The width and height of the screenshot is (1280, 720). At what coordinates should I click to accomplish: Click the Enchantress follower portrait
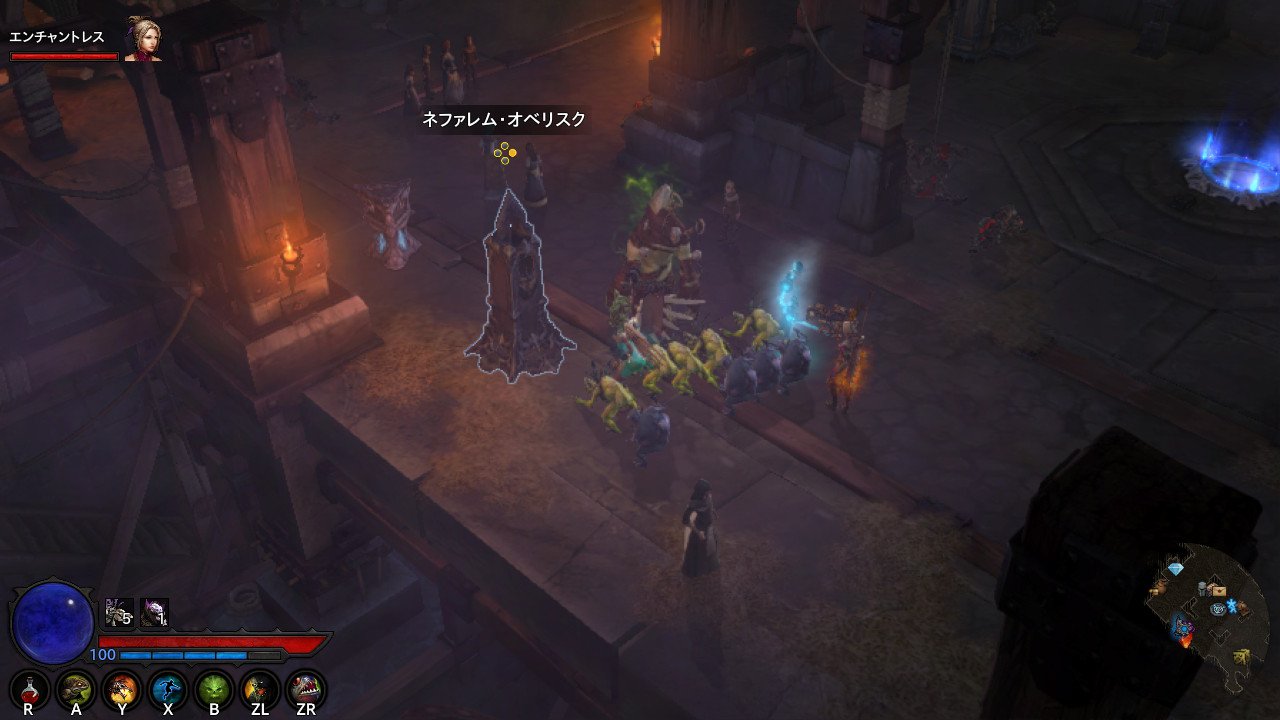pyautogui.click(x=143, y=40)
